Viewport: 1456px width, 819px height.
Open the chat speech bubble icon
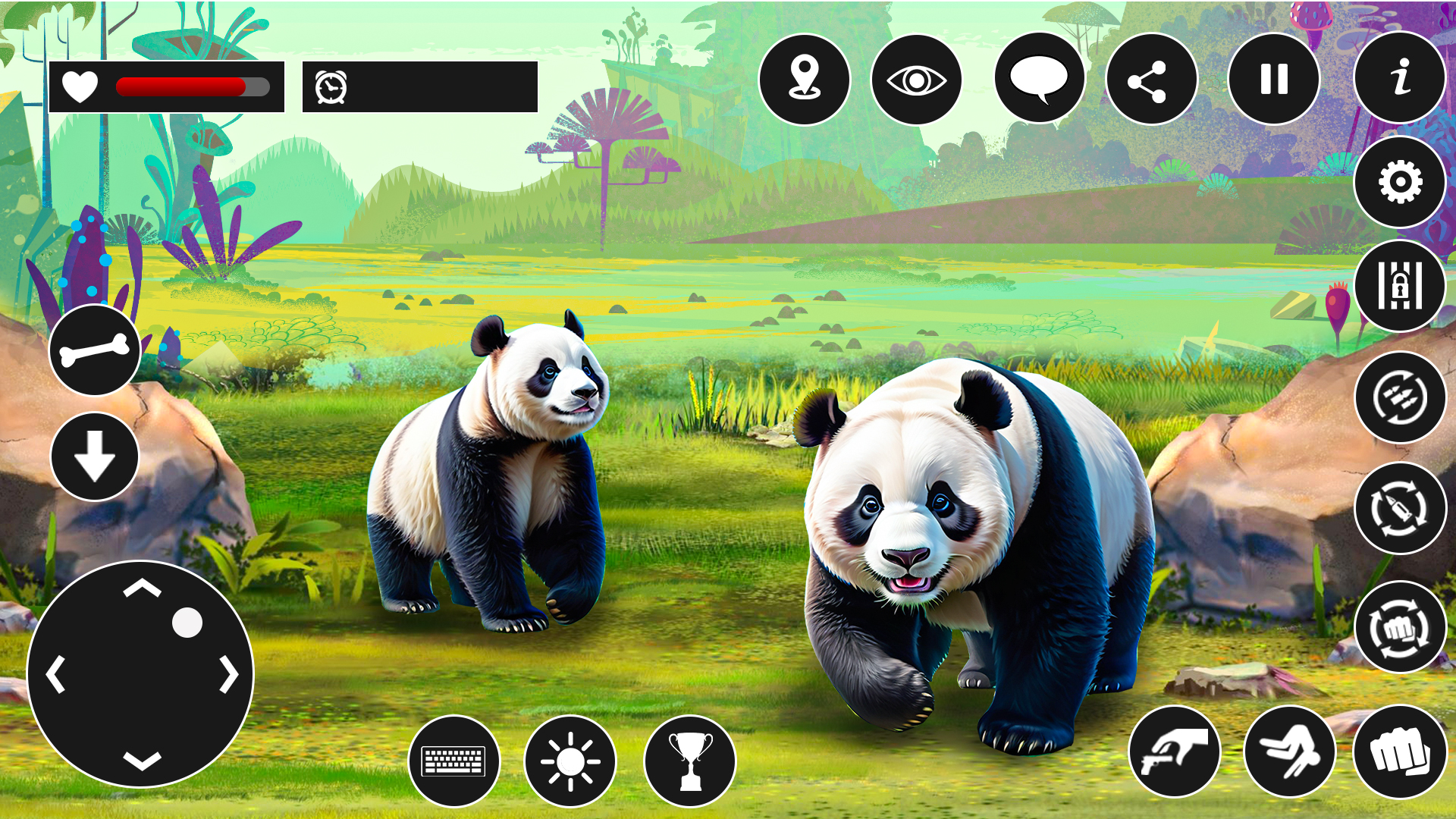[x=1037, y=80]
